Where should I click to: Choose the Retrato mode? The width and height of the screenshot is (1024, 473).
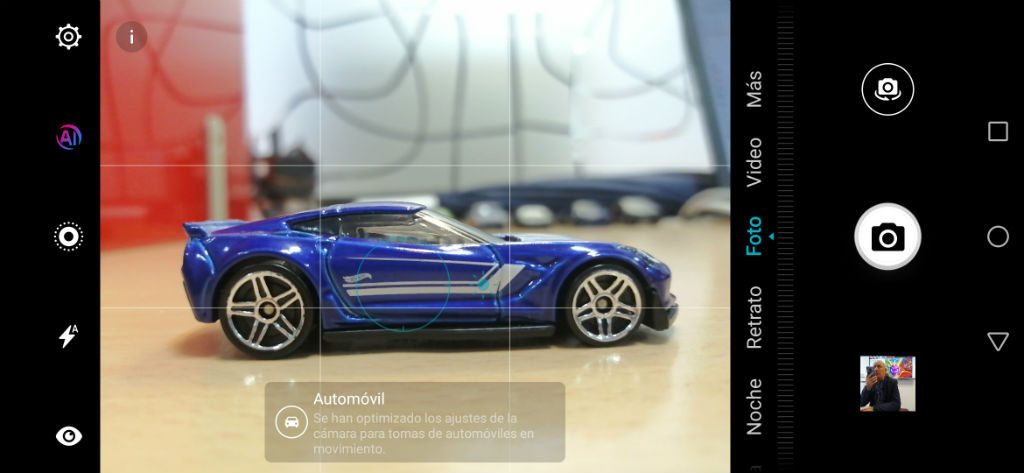754,317
